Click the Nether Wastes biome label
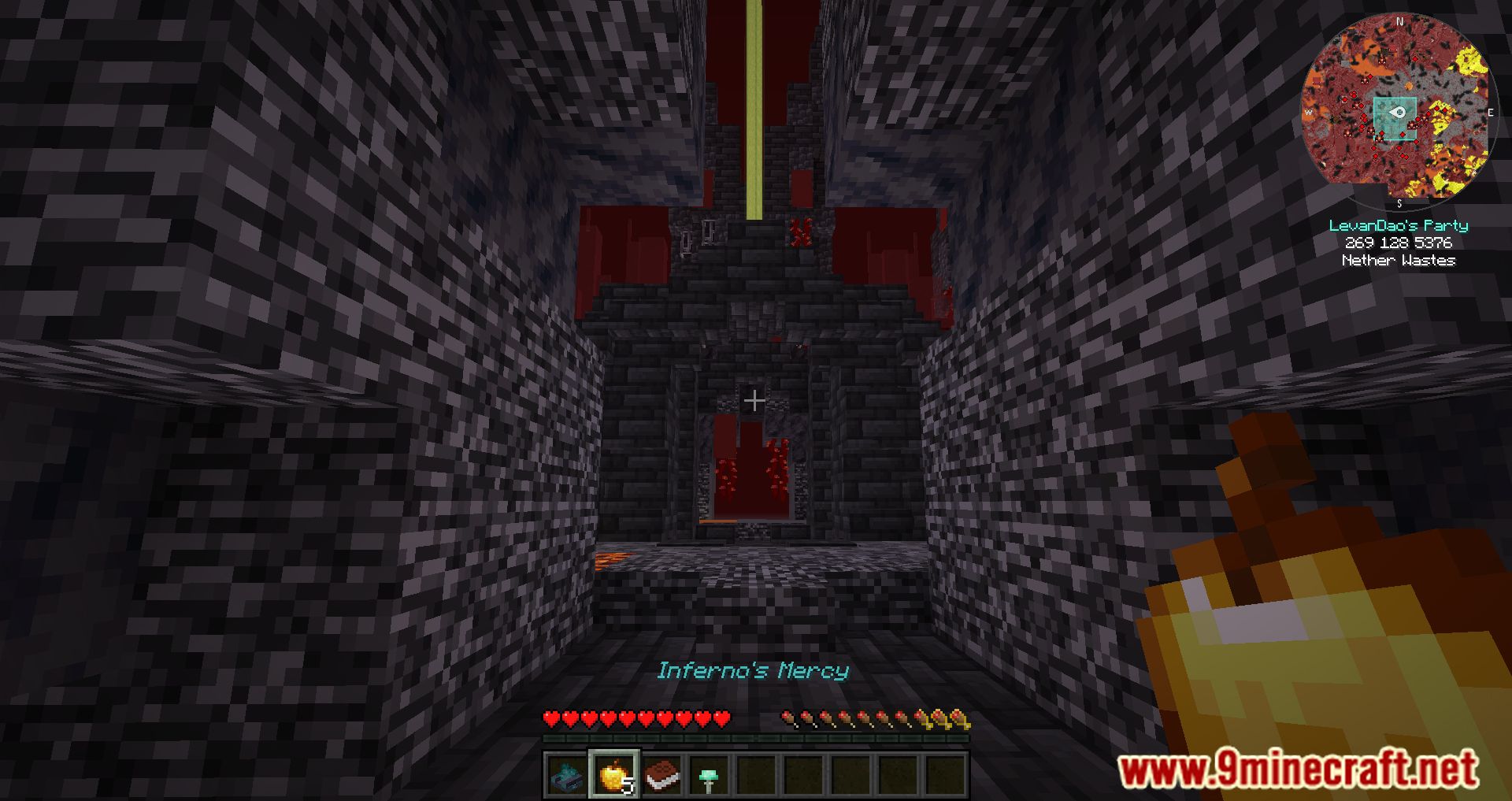The image size is (1512, 801). click(1398, 260)
